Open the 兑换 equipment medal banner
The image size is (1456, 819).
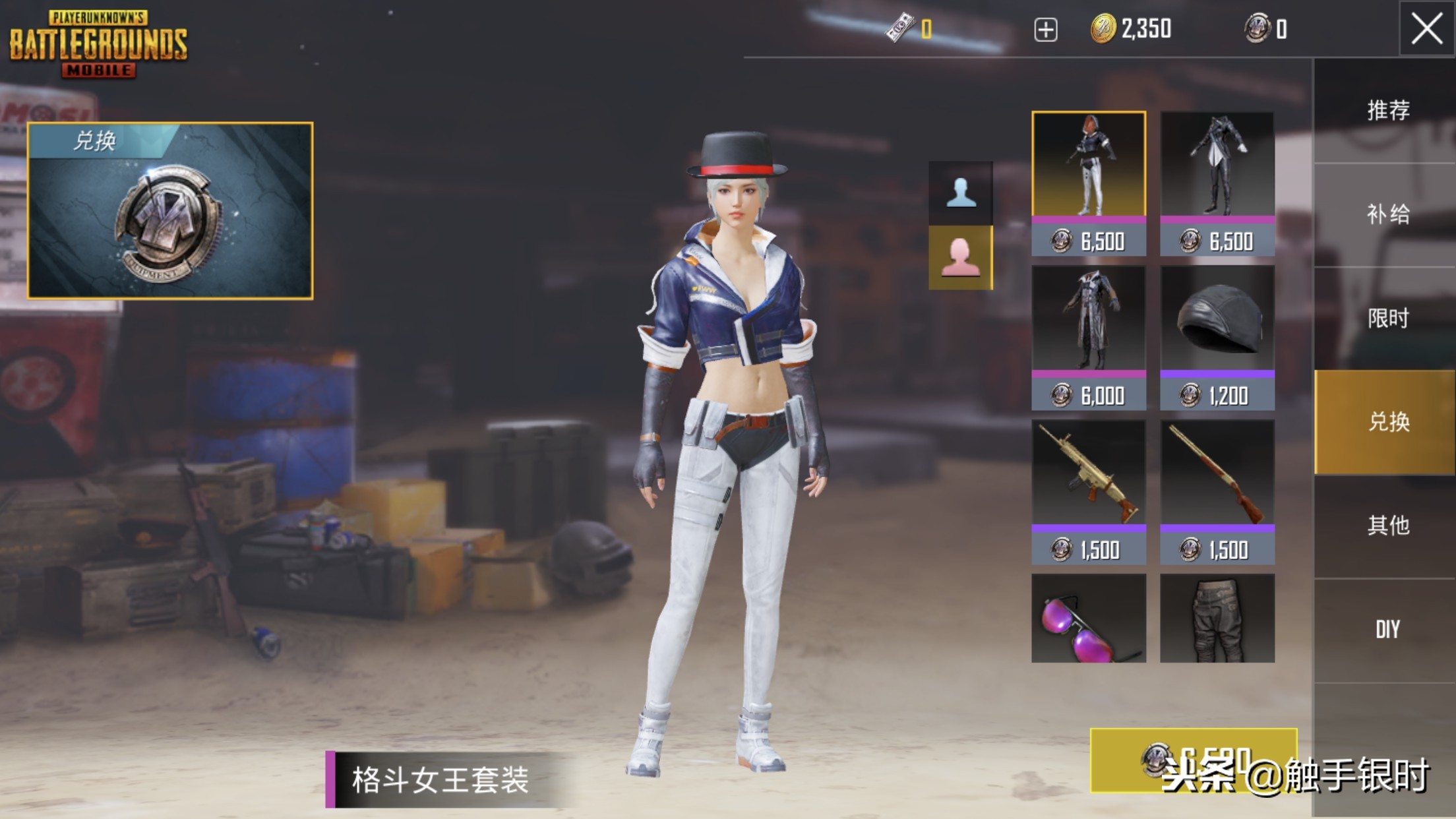click(x=170, y=211)
